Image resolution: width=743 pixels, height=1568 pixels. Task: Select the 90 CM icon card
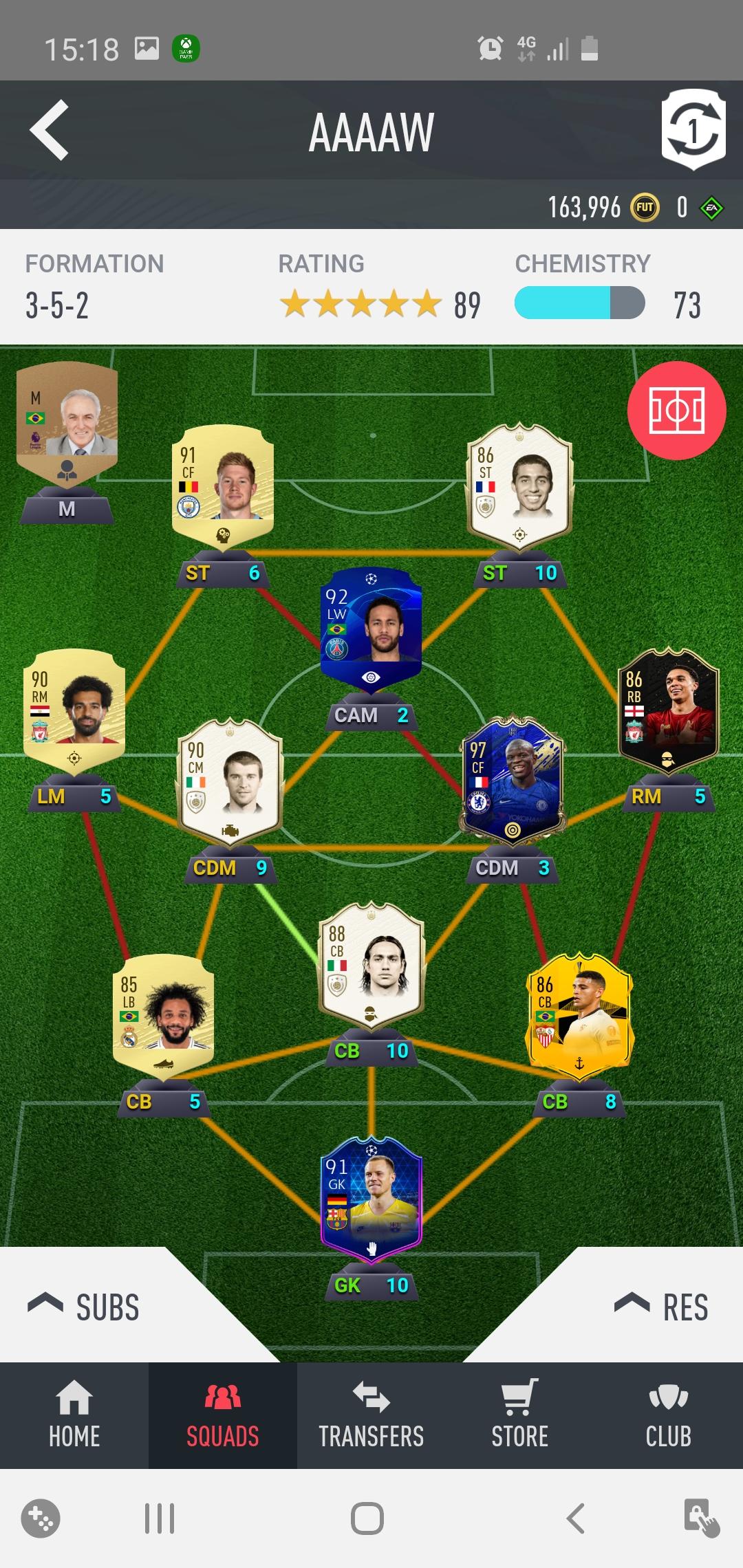(230, 779)
